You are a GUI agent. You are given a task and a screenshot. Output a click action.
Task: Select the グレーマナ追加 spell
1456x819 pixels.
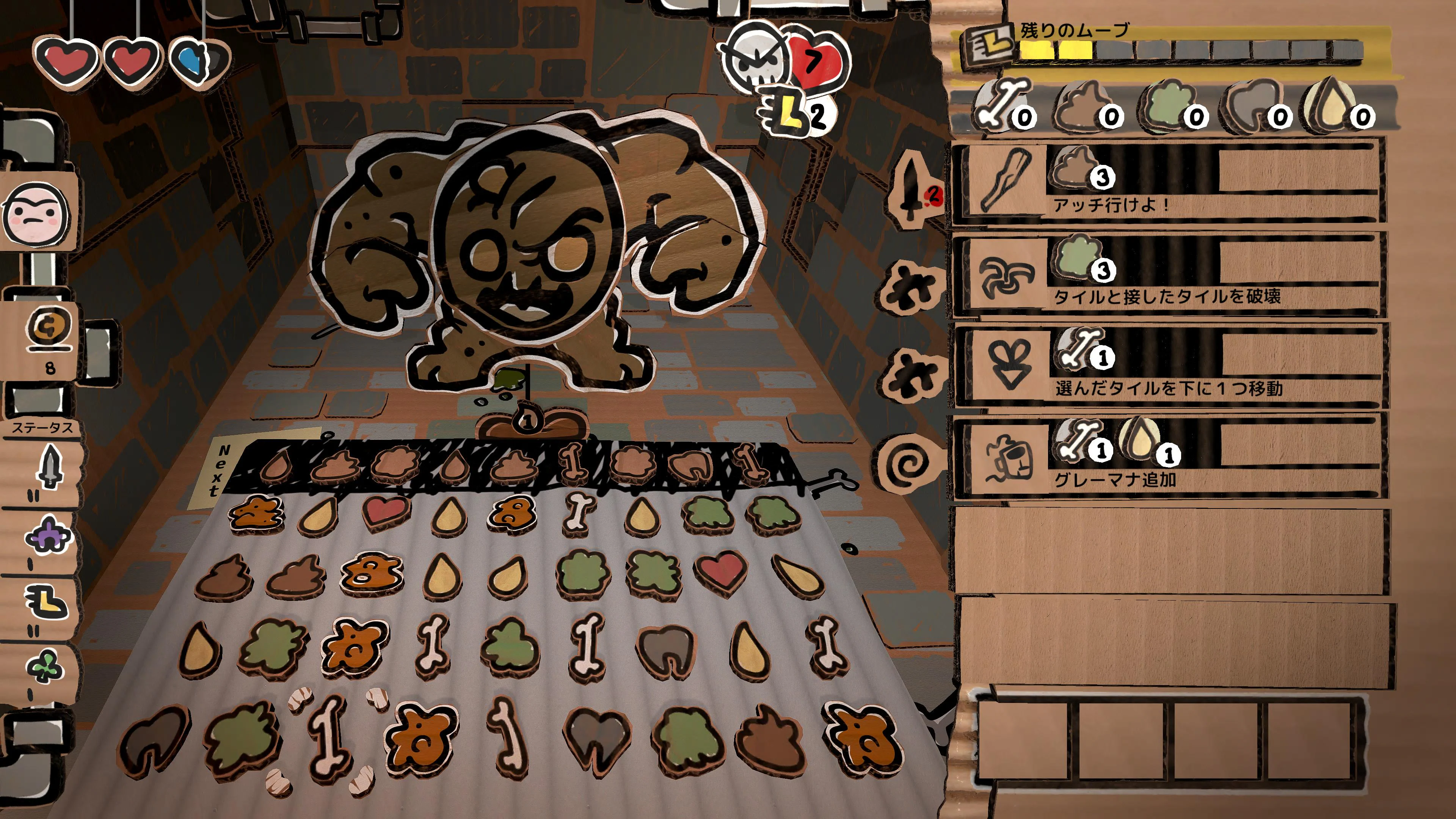click(1167, 458)
